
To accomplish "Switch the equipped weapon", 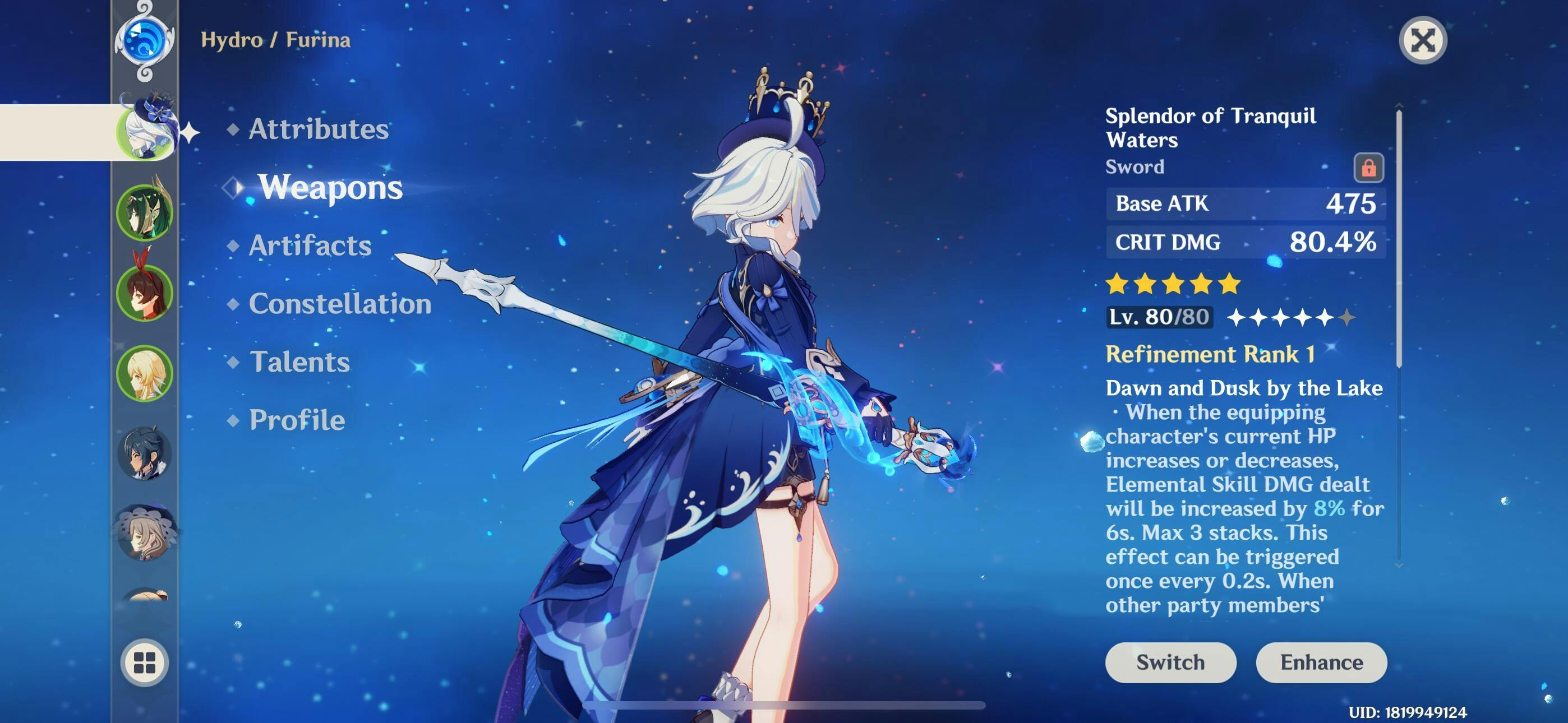I will tap(1170, 662).
